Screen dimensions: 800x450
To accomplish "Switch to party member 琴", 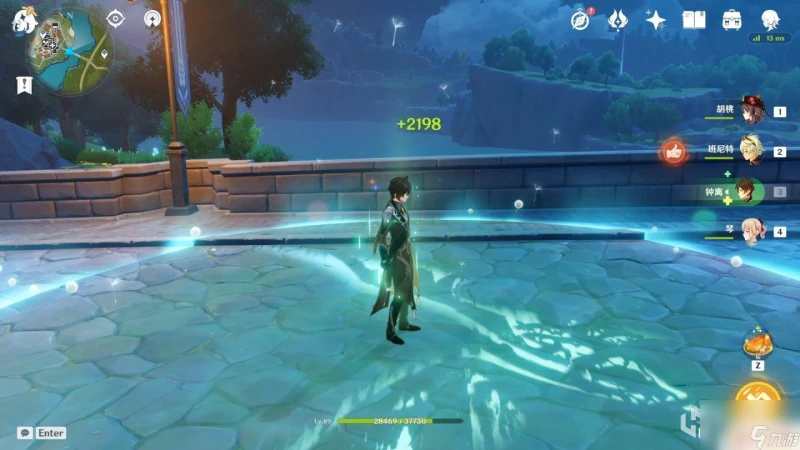I will pyautogui.click(x=748, y=230).
